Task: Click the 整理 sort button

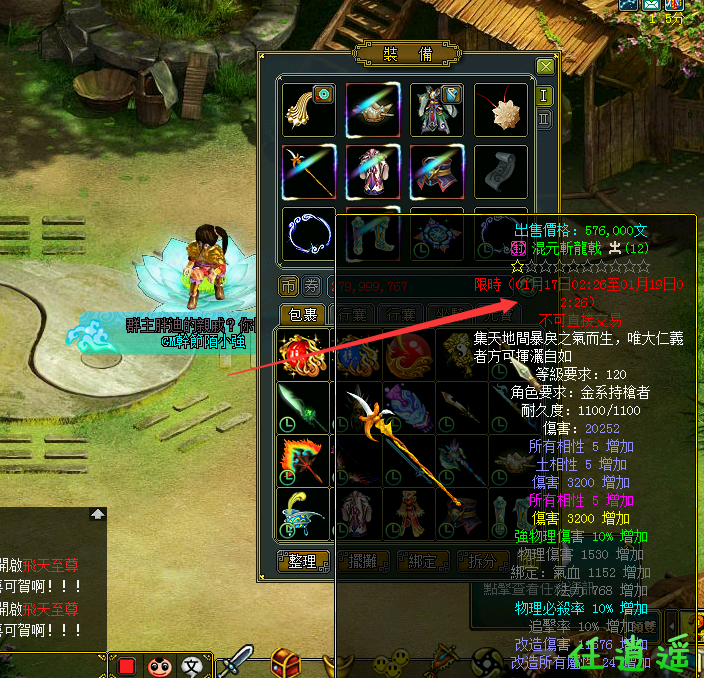Action: pos(303,561)
